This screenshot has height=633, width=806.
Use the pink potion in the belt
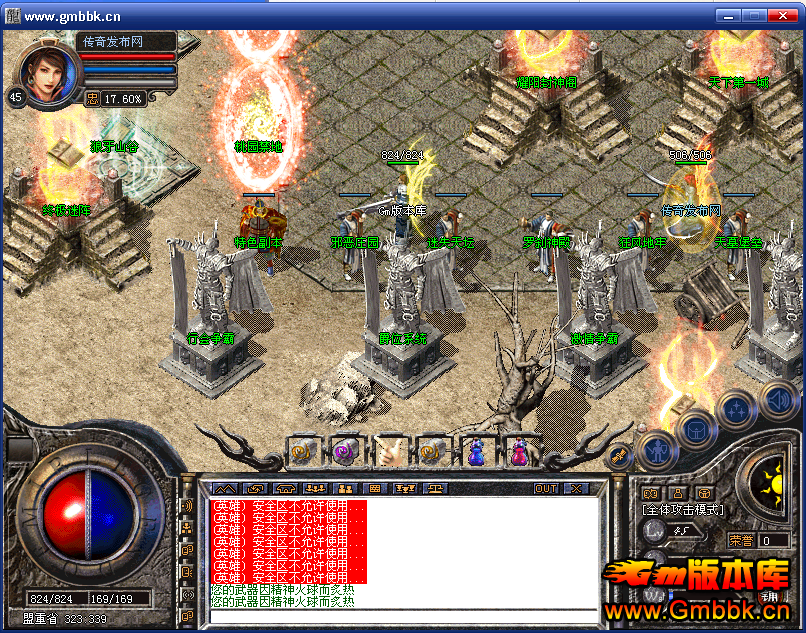point(518,451)
